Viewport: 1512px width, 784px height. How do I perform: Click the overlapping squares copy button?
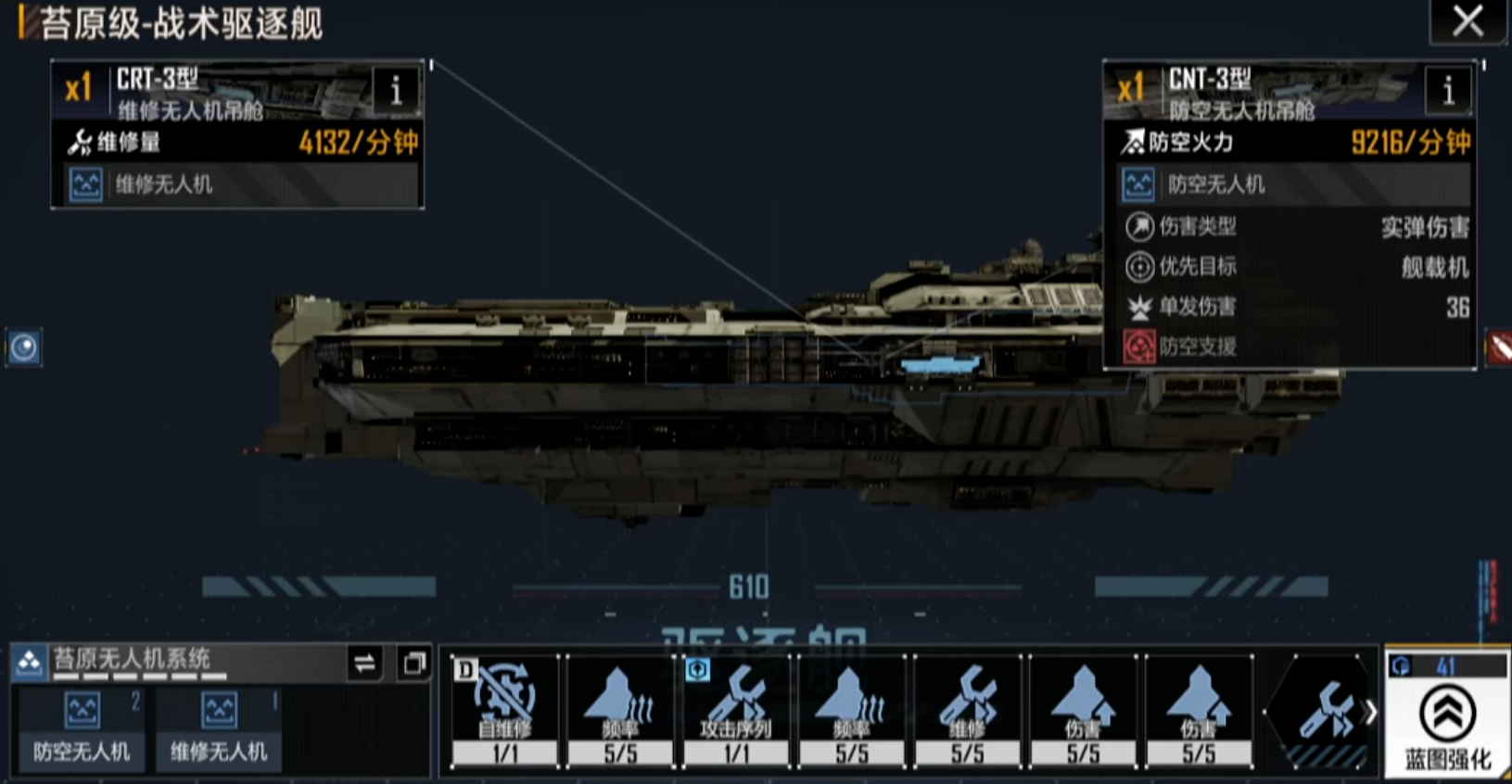413,664
